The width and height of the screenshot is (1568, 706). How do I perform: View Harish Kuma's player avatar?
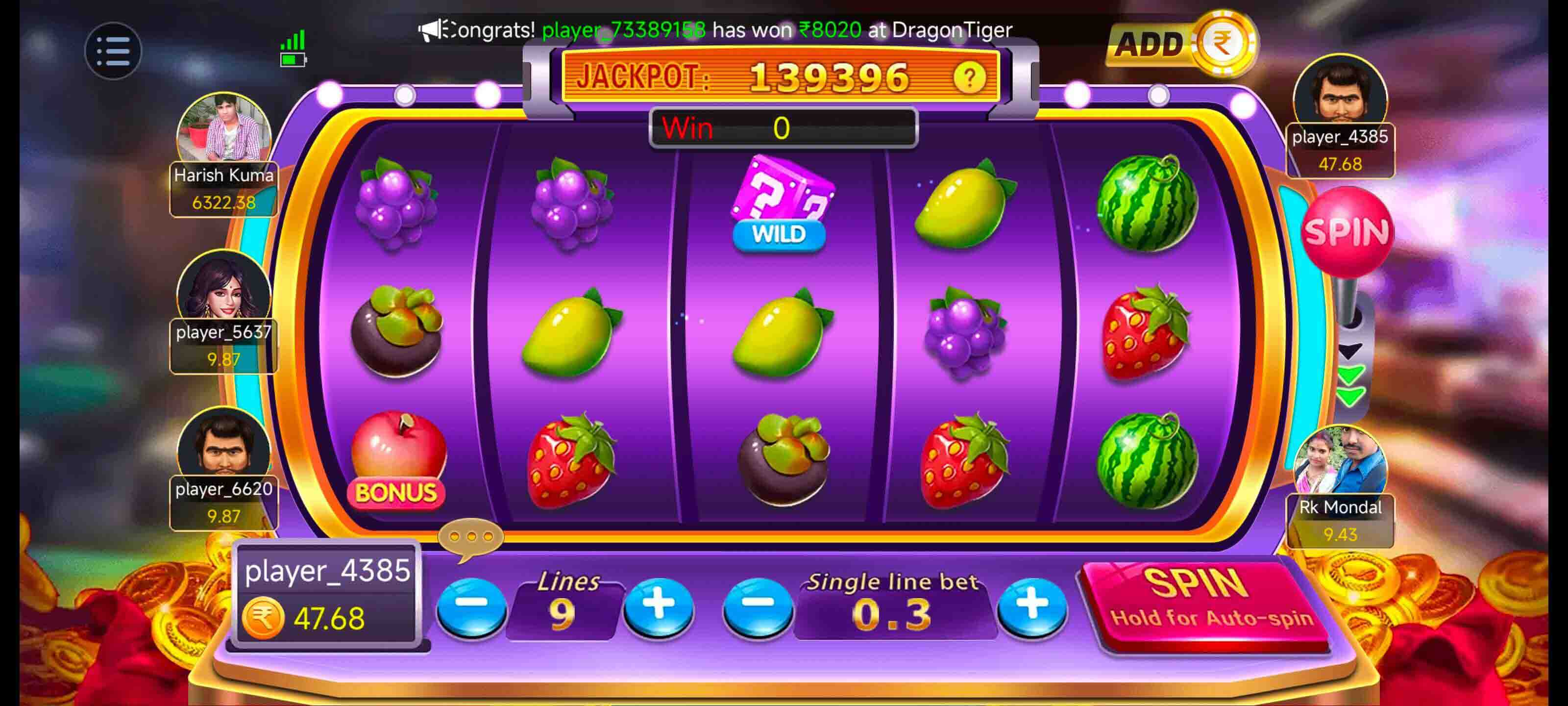[x=223, y=131]
